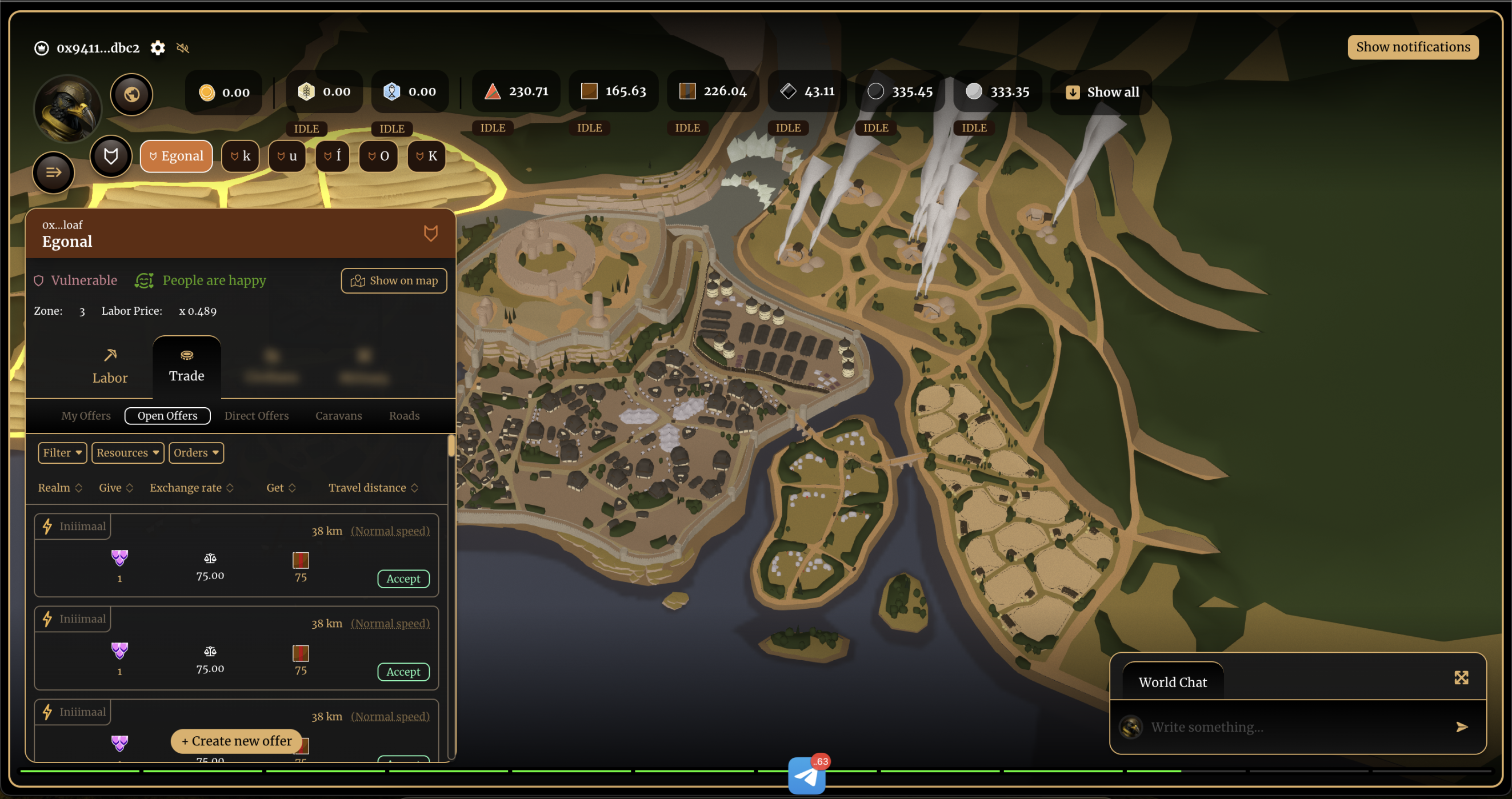The image size is (1512, 799).
Task: Select the Egonal realm chip
Action: (x=176, y=156)
